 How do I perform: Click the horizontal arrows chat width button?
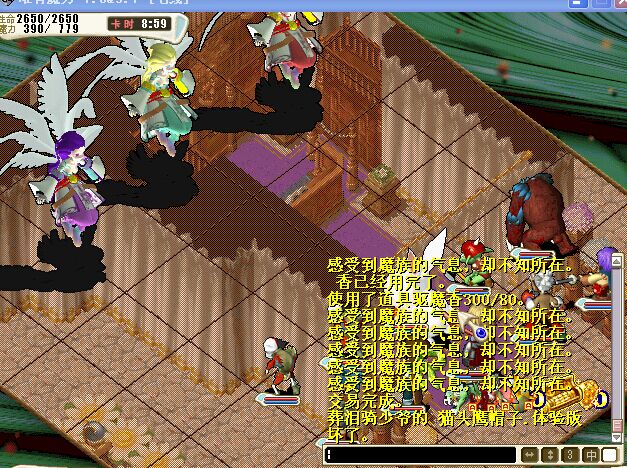coord(529,456)
